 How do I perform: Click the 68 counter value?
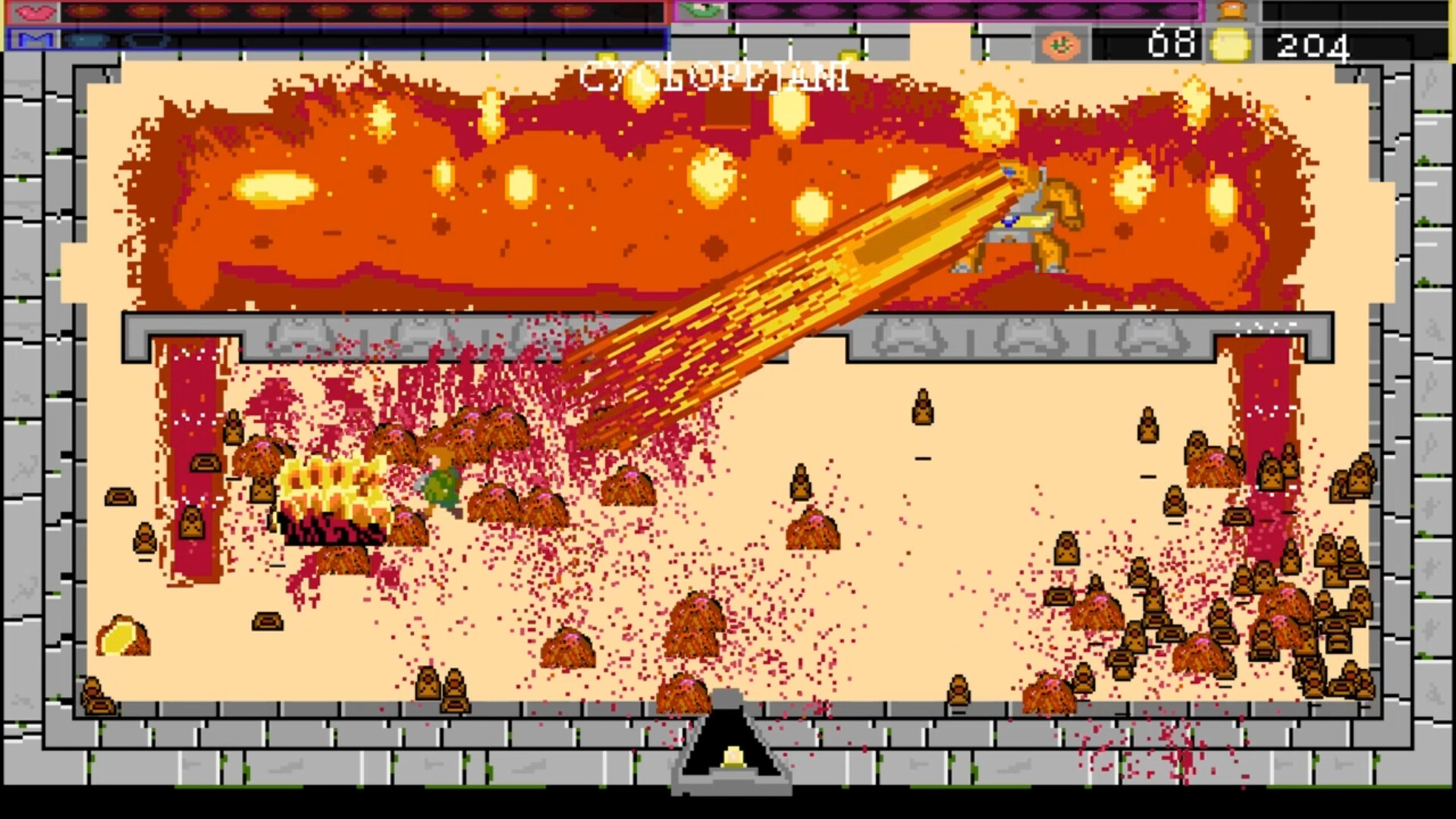coord(1171,42)
